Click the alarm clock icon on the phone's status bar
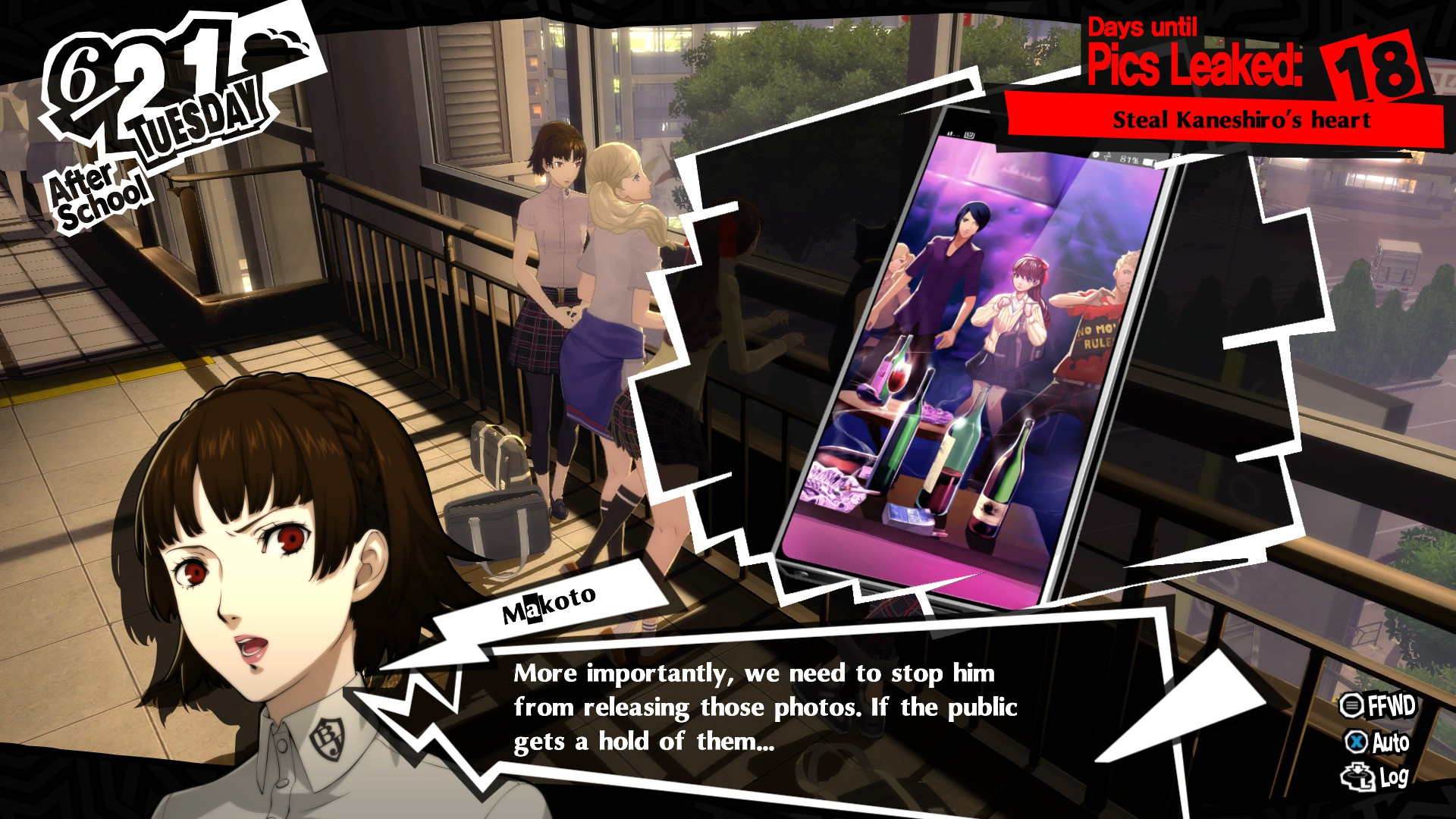 [1096, 155]
